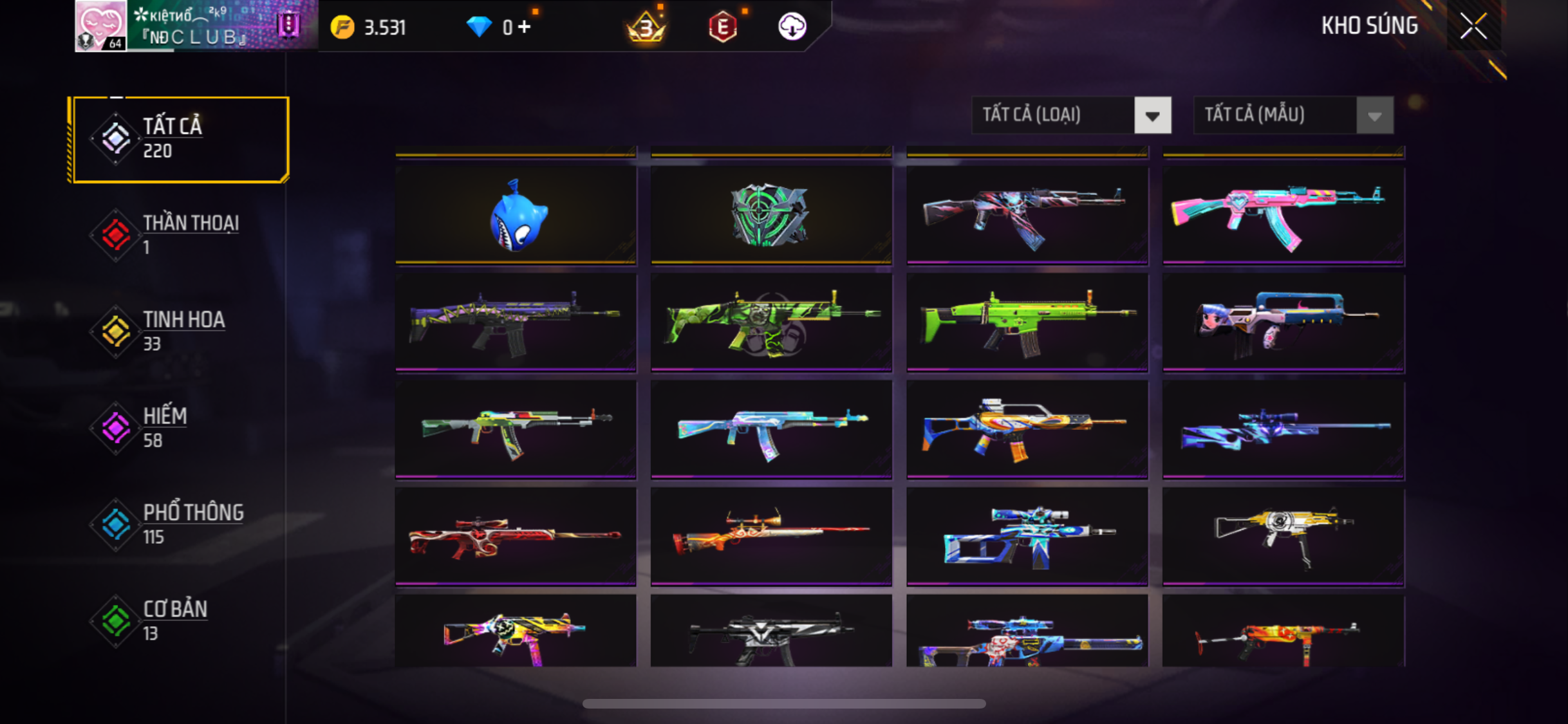The image size is (1568, 724).
Task: Select the Tất Cả category tab
Action: [180, 139]
